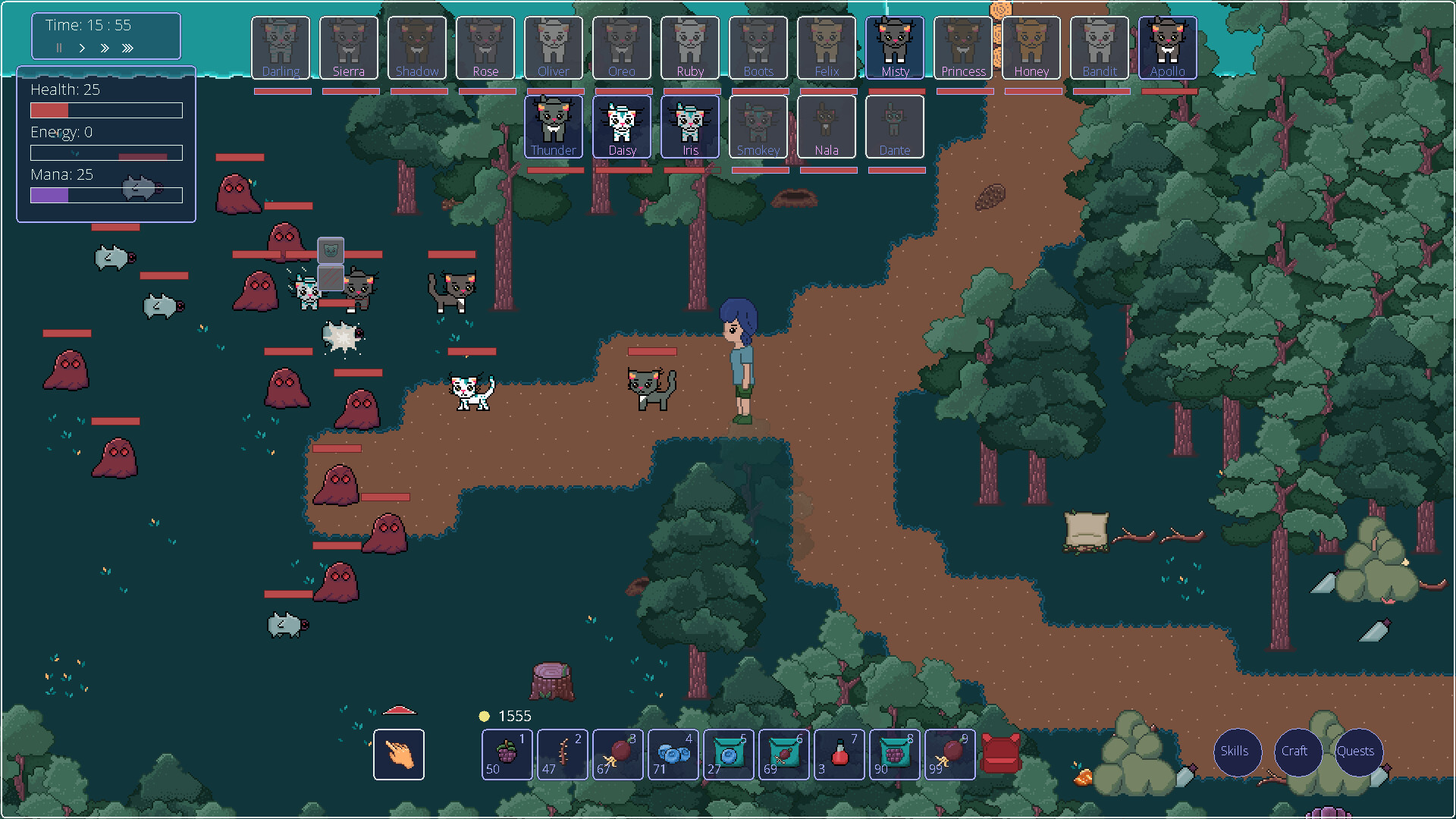Select the raspberry seed bag in slot 8
The width and height of the screenshot is (1456, 819).
(x=895, y=755)
